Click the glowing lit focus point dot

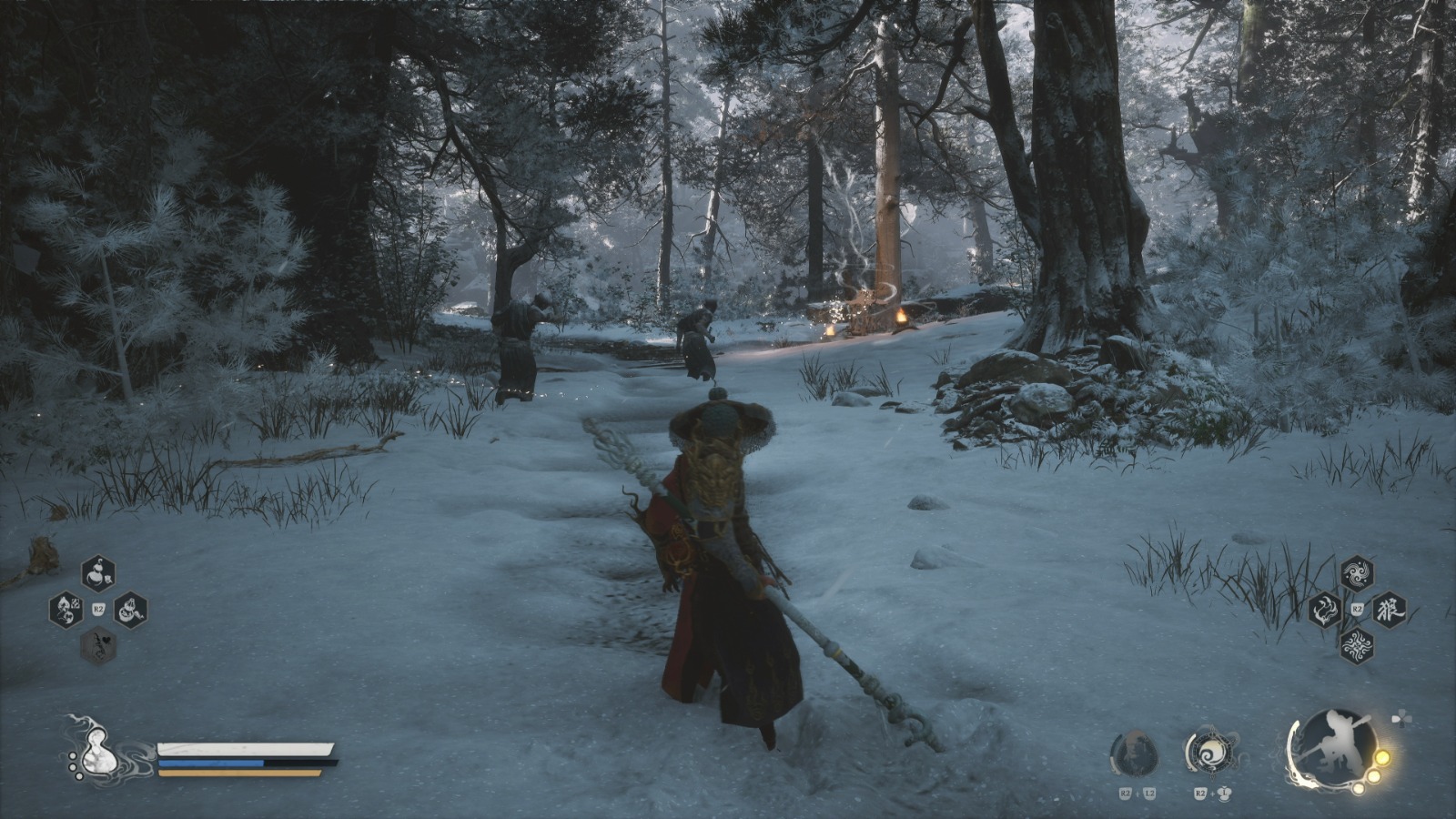(1382, 758)
